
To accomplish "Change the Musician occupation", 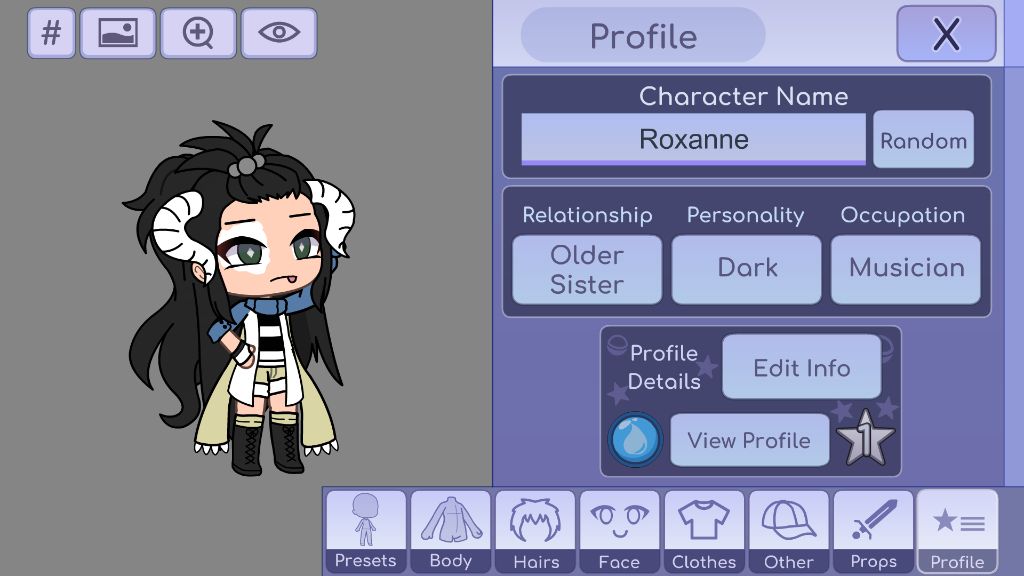I will point(906,269).
